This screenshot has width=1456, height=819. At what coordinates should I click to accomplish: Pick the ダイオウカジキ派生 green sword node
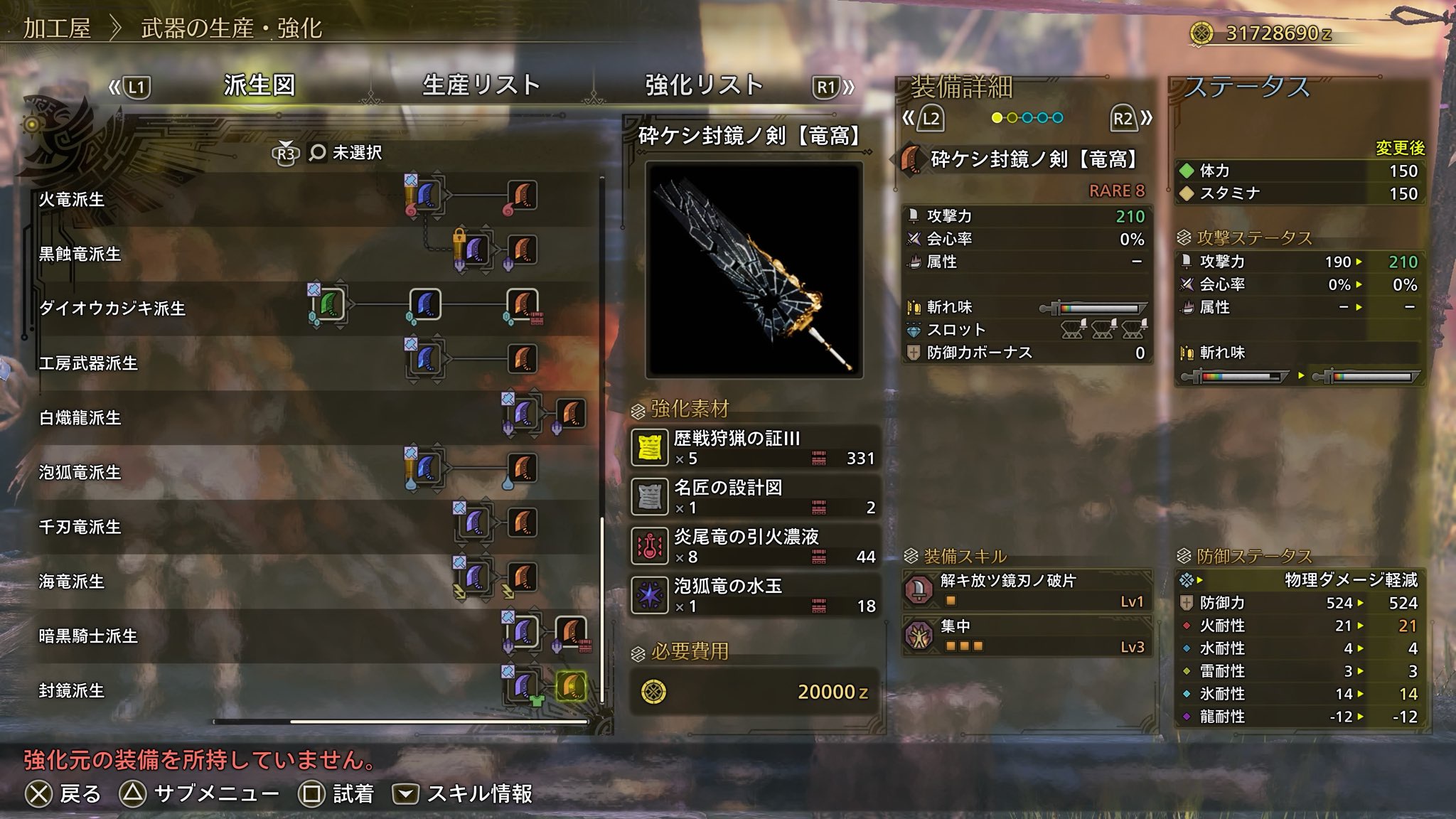[329, 305]
